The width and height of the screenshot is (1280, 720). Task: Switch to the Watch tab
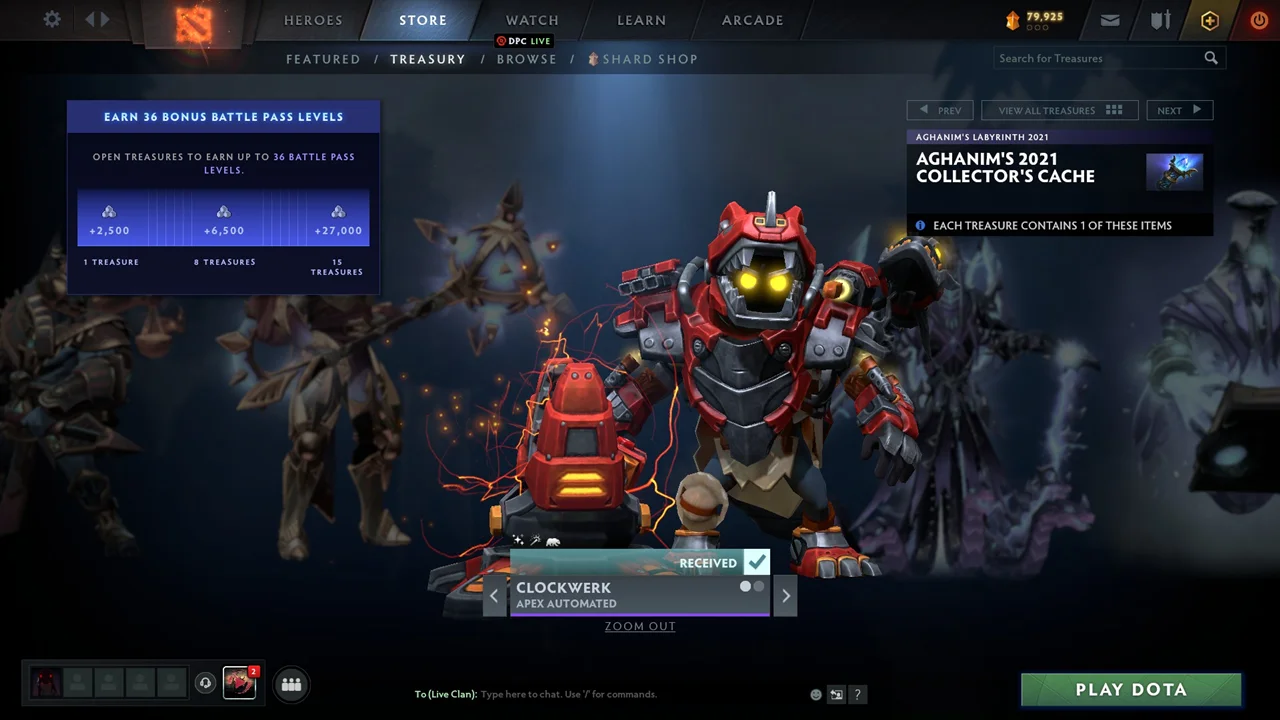532,20
